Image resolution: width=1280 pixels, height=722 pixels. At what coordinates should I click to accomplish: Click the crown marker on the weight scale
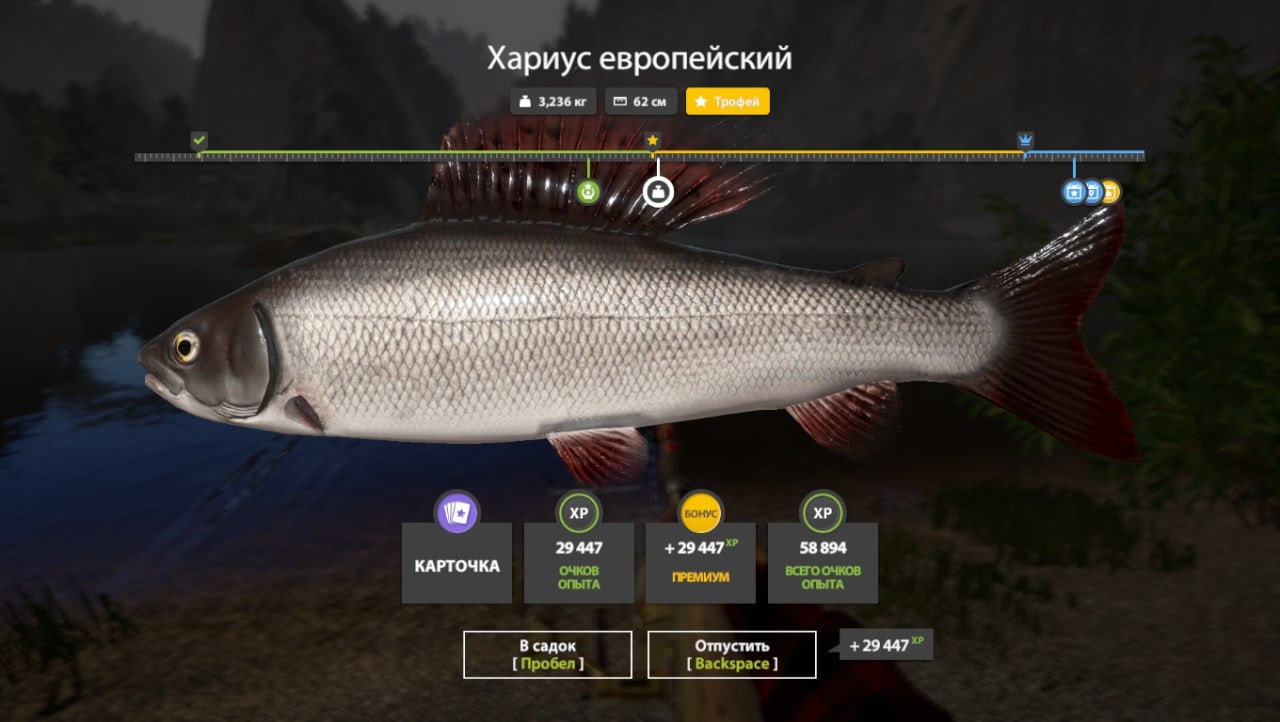coord(1024,140)
